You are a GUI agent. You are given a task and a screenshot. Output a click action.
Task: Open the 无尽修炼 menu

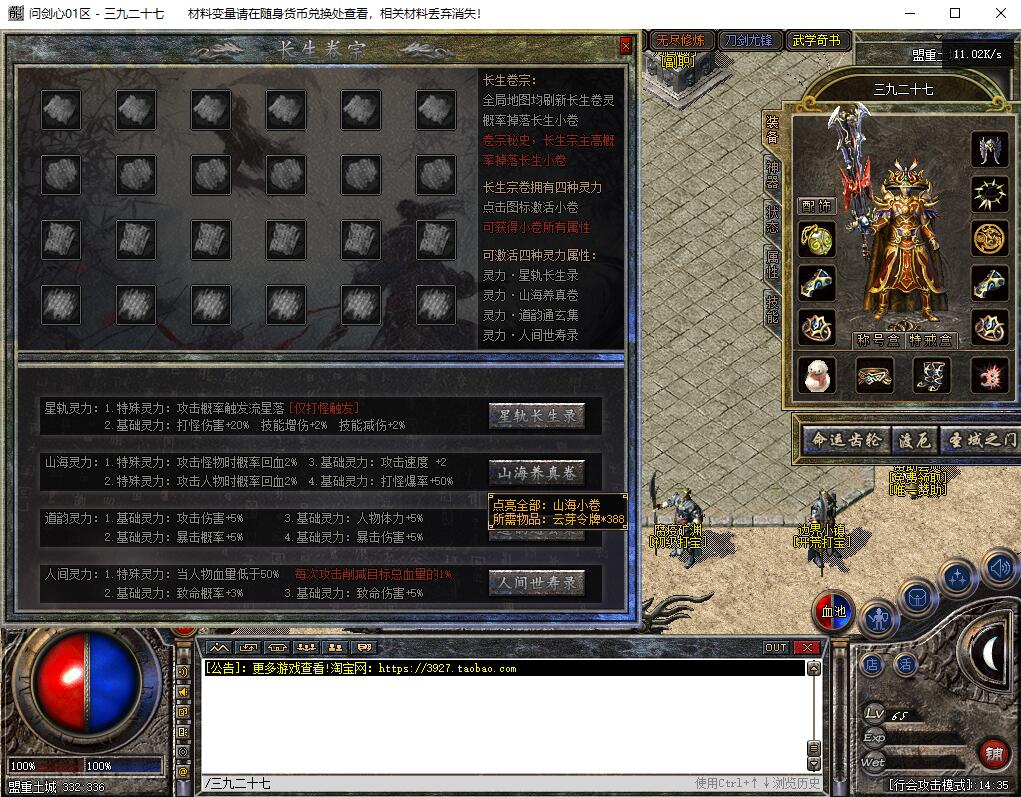(x=679, y=41)
